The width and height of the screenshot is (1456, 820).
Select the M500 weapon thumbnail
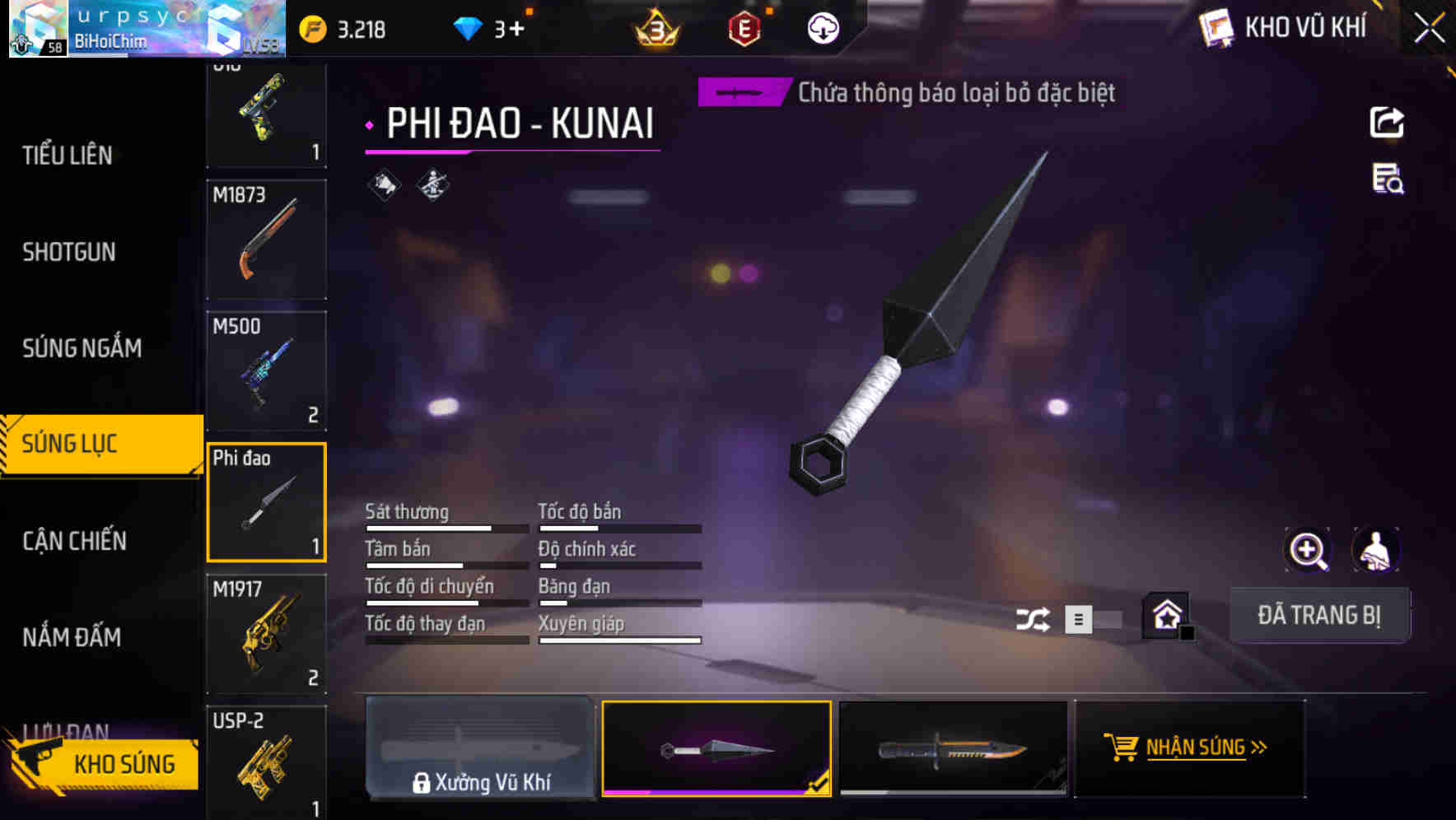(266, 370)
